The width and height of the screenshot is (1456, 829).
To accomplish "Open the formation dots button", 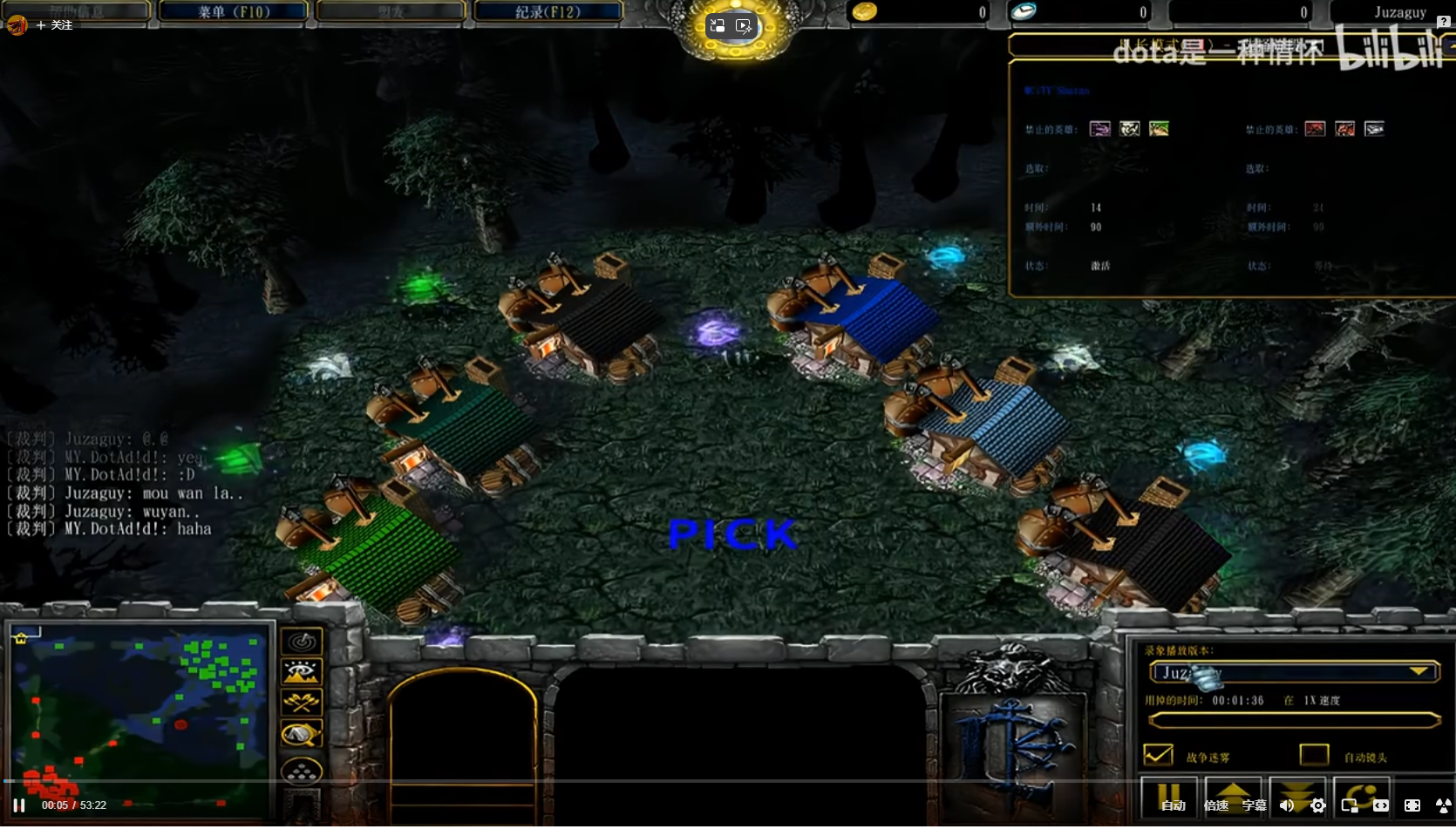I will 303,771.
